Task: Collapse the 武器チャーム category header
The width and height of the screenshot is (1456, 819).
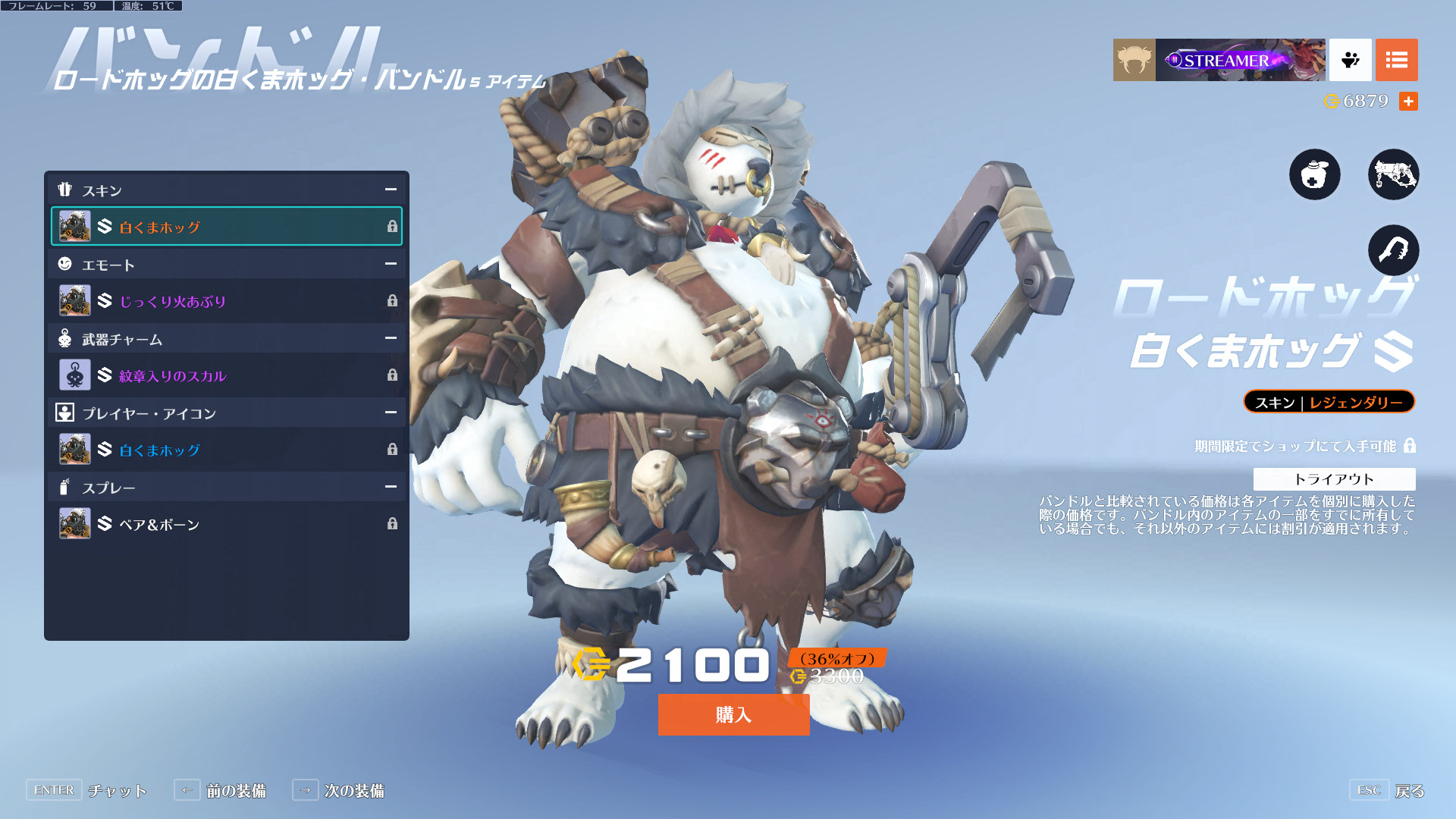Action: 391,338
